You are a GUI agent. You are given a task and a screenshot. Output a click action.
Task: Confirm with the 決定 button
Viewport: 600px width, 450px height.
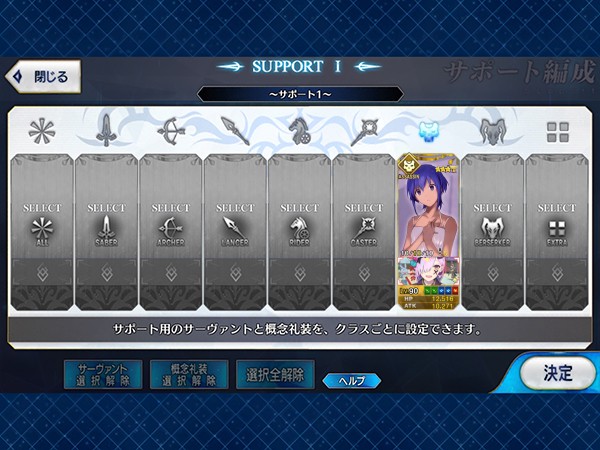click(x=556, y=373)
